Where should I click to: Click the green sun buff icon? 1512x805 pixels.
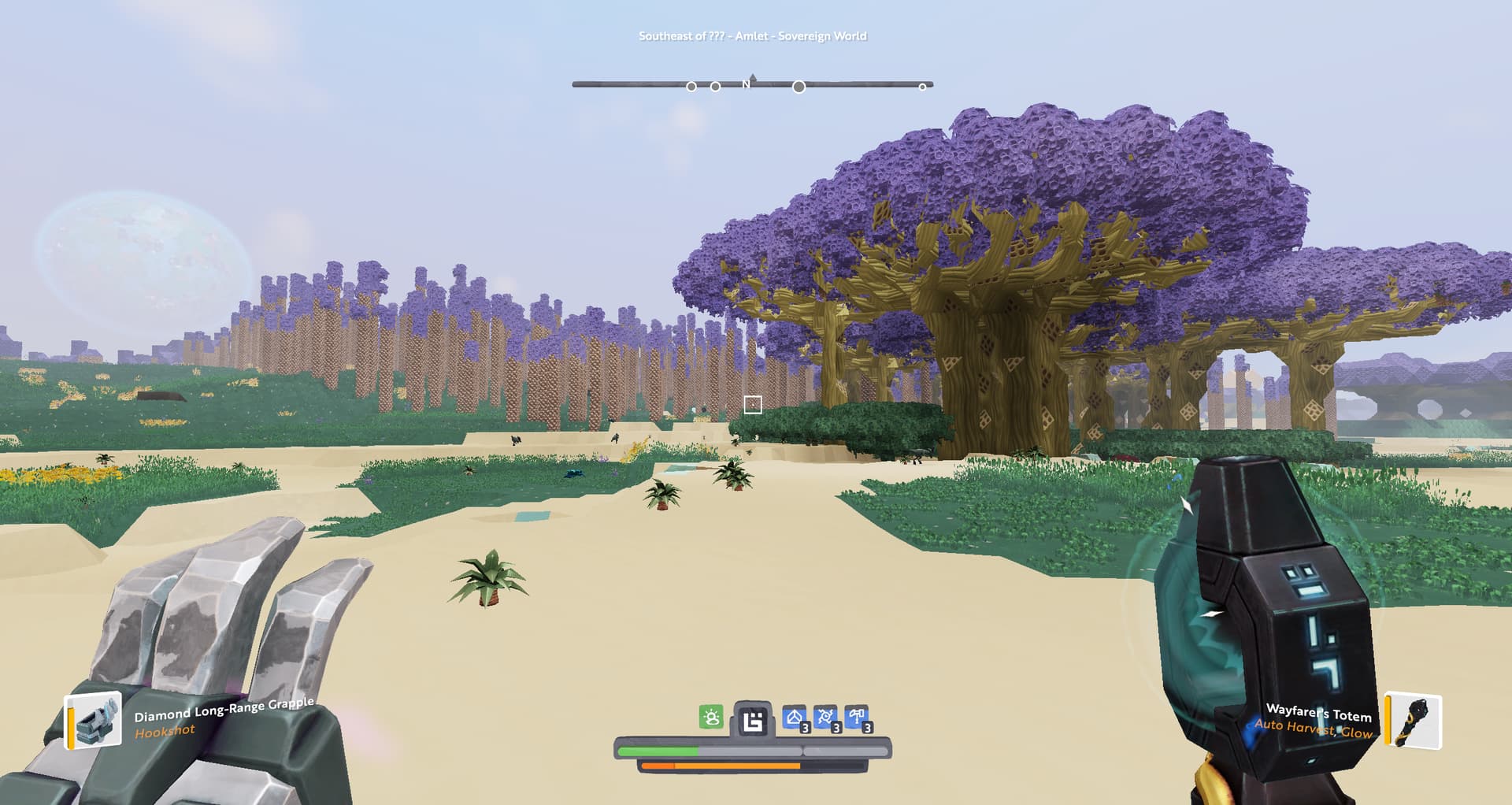point(711,718)
